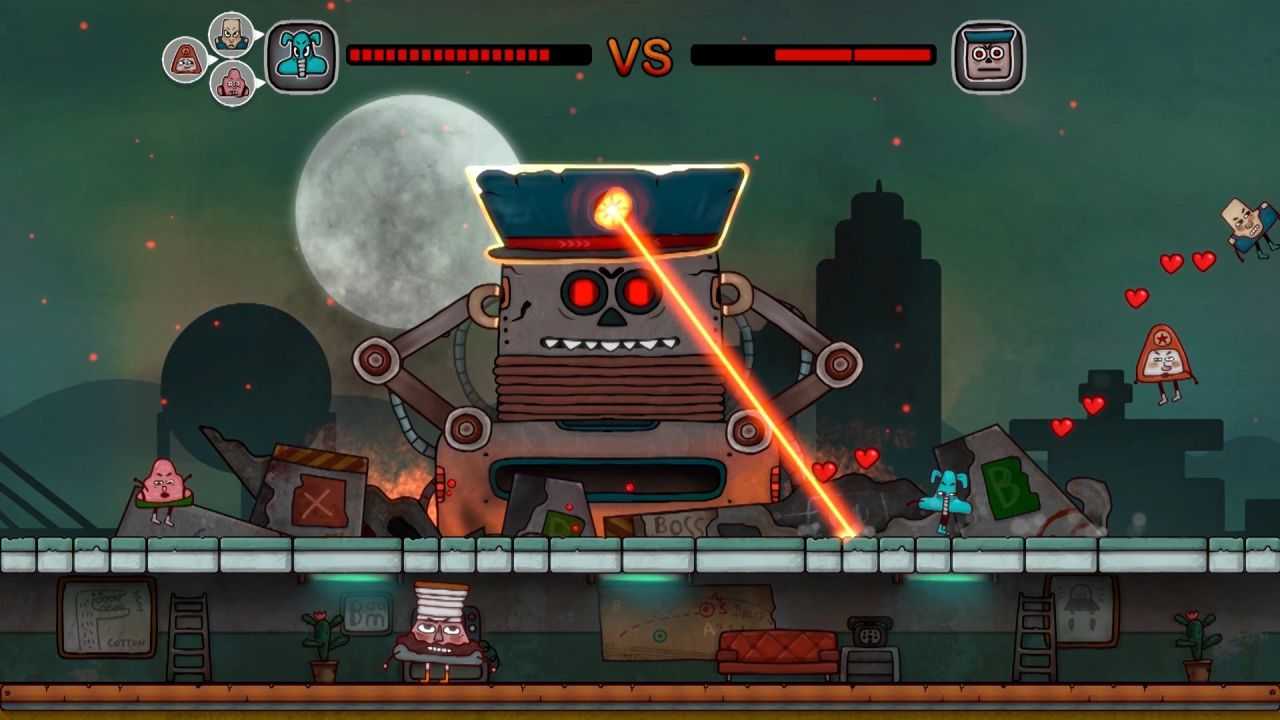Select the teal elephant character portrait
Image resolution: width=1280 pixels, height=720 pixels.
click(301, 57)
